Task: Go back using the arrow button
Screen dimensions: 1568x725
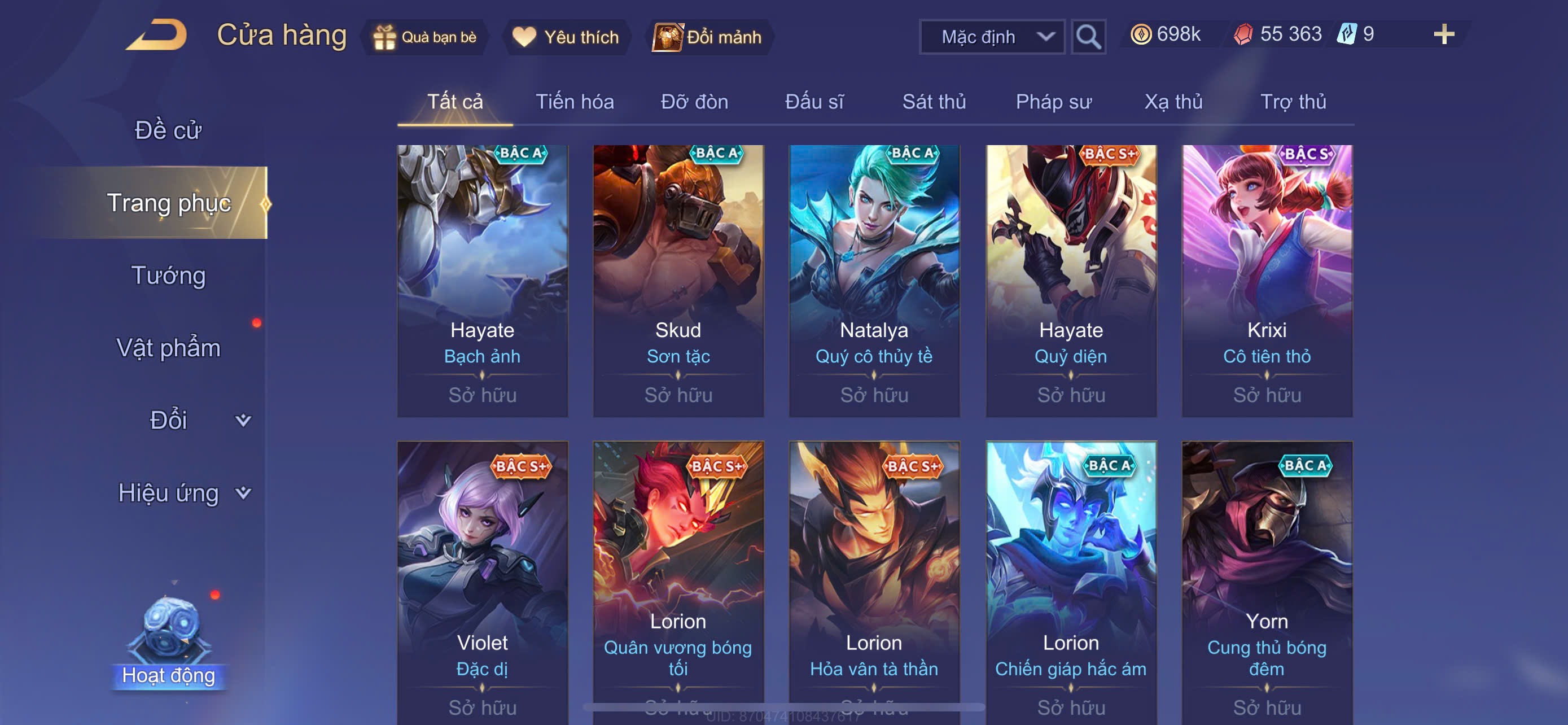Action: tap(156, 34)
